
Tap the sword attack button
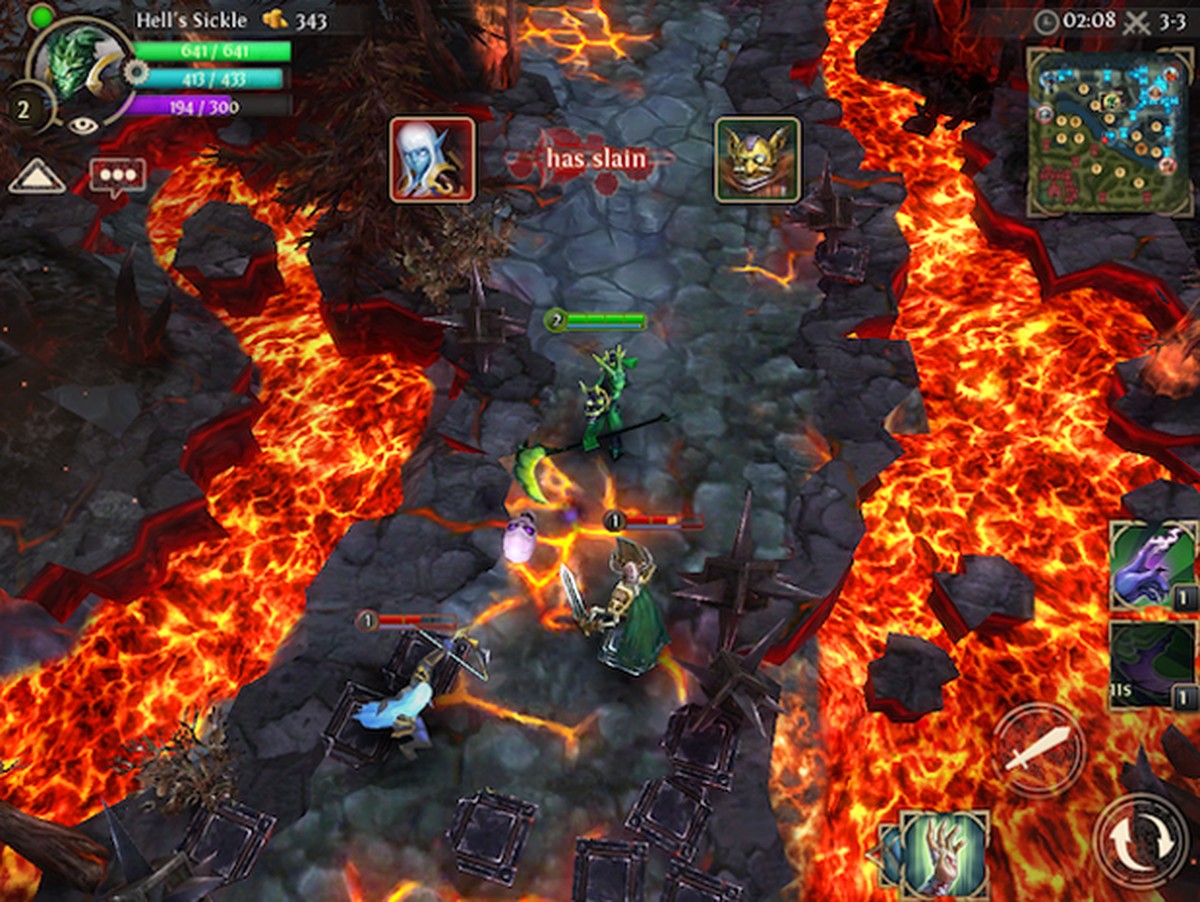point(1038,749)
